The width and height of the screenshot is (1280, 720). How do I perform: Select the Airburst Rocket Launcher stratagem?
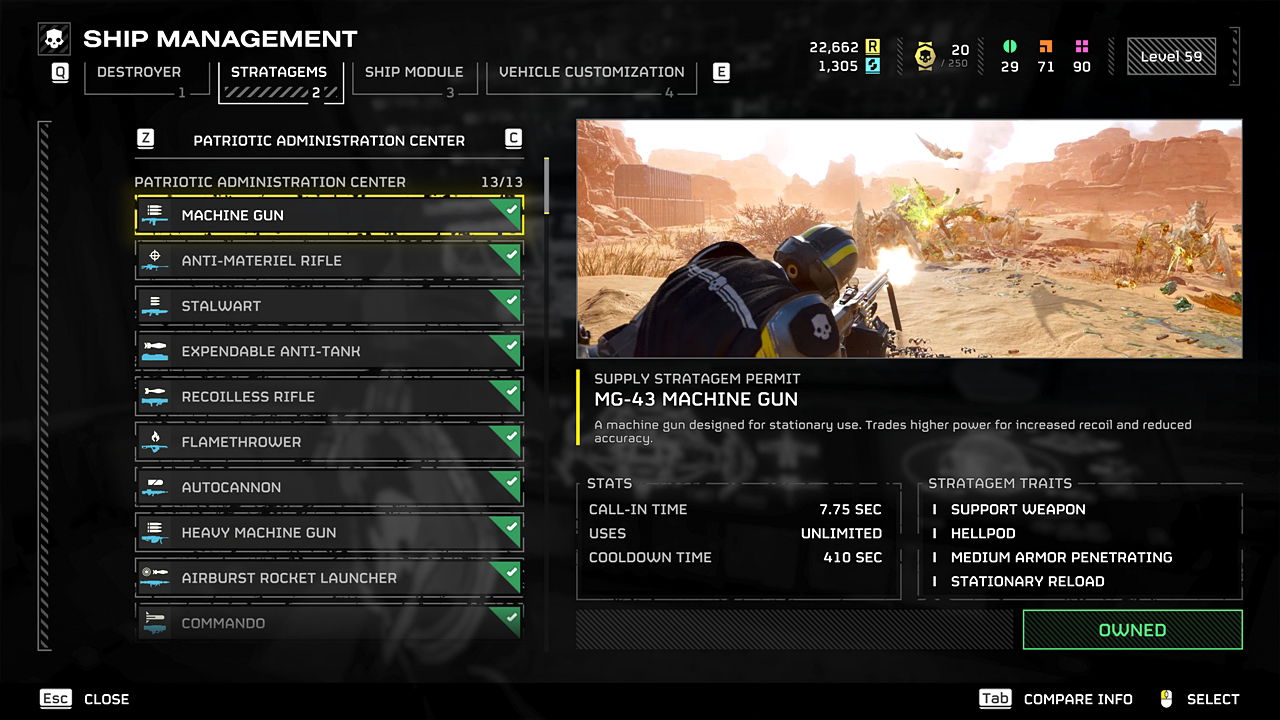pyautogui.click(x=329, y=578)
